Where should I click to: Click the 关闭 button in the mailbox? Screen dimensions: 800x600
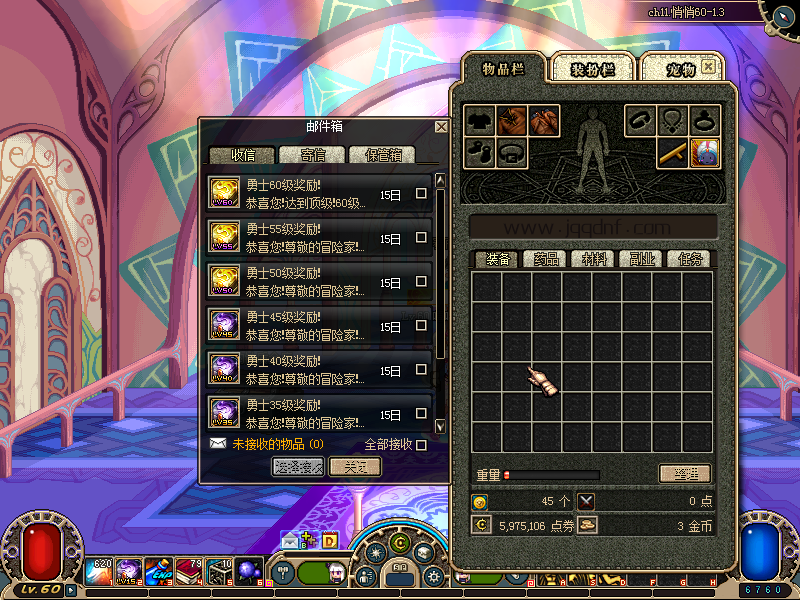click(355, 467)
